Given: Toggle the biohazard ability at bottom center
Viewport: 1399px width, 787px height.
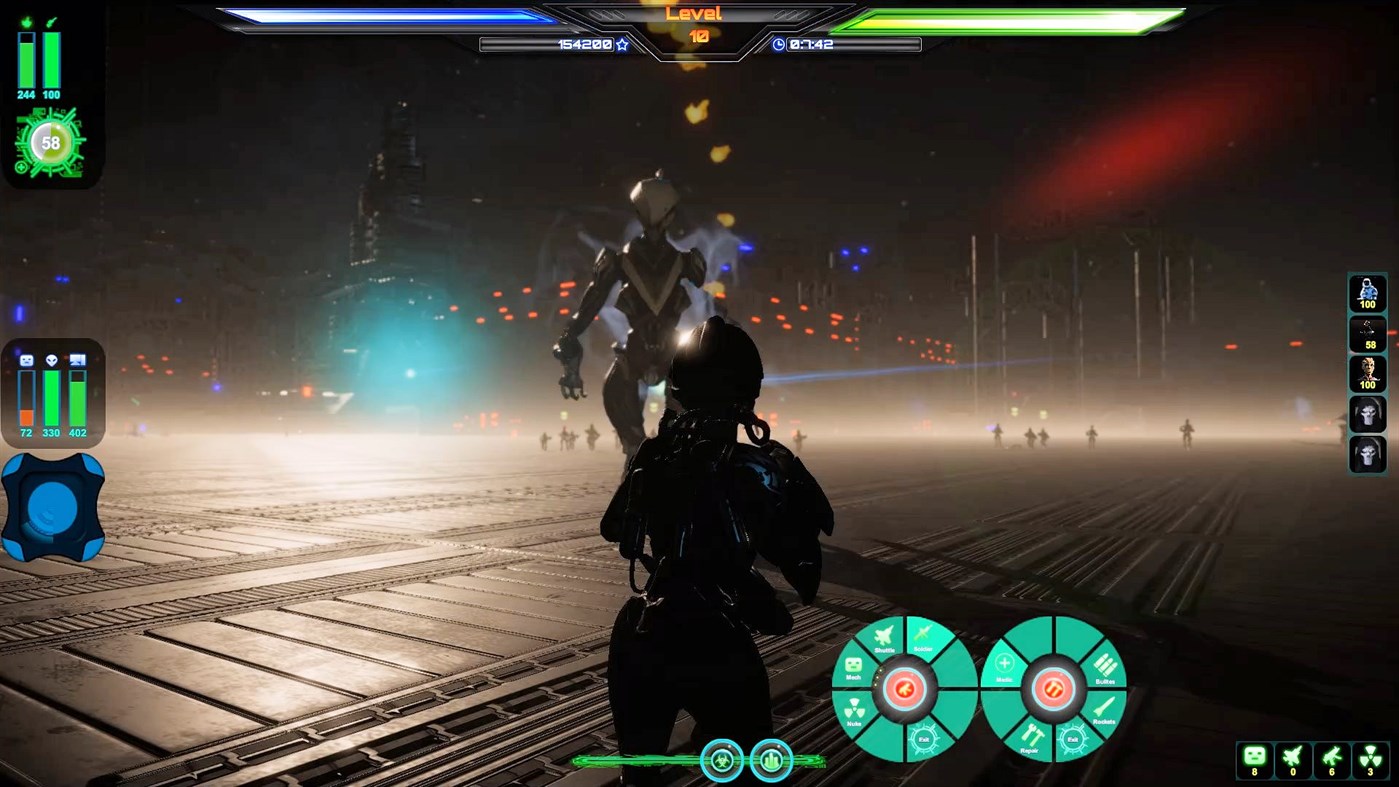Looking at the screenshot, I should tap(722, 760).
